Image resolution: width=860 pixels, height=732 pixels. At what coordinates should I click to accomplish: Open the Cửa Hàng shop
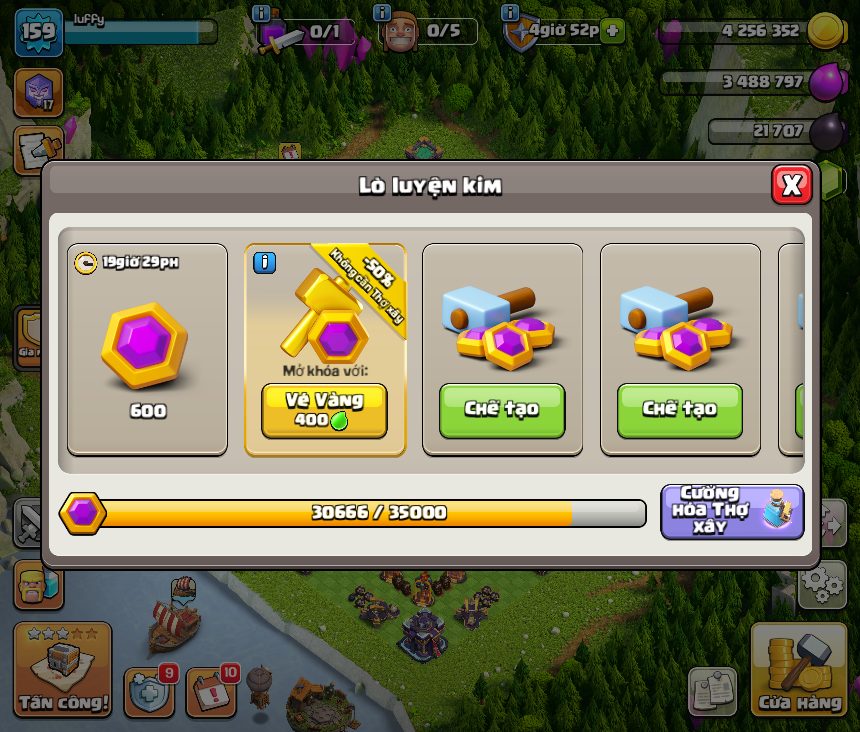point(798,672)
